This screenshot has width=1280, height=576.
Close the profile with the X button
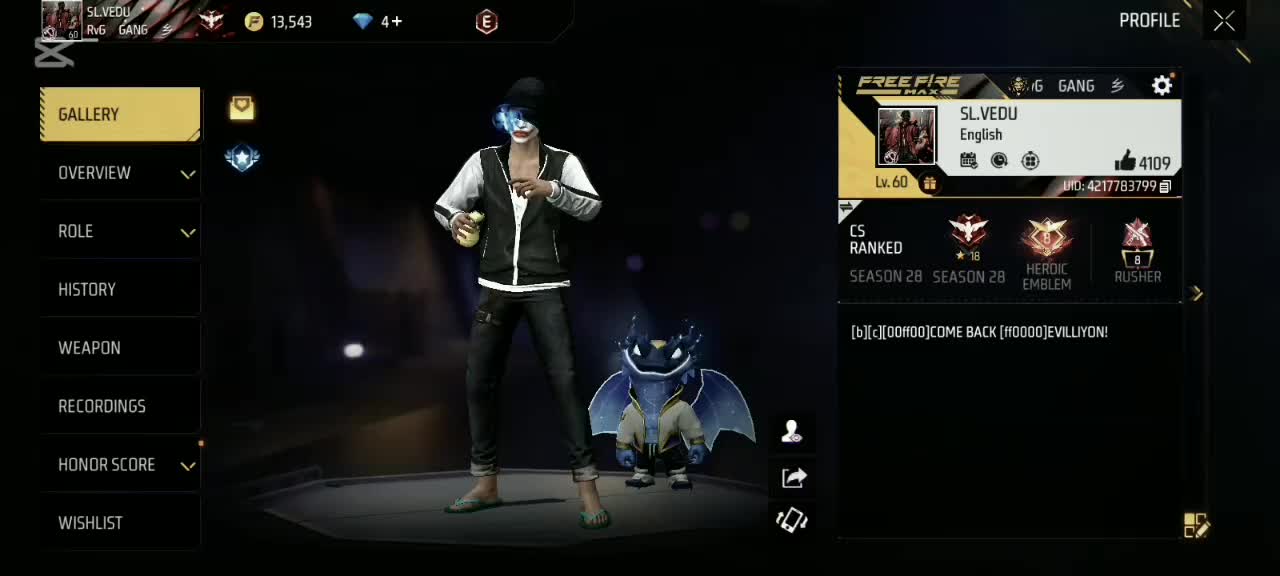tap(1224, 21)
